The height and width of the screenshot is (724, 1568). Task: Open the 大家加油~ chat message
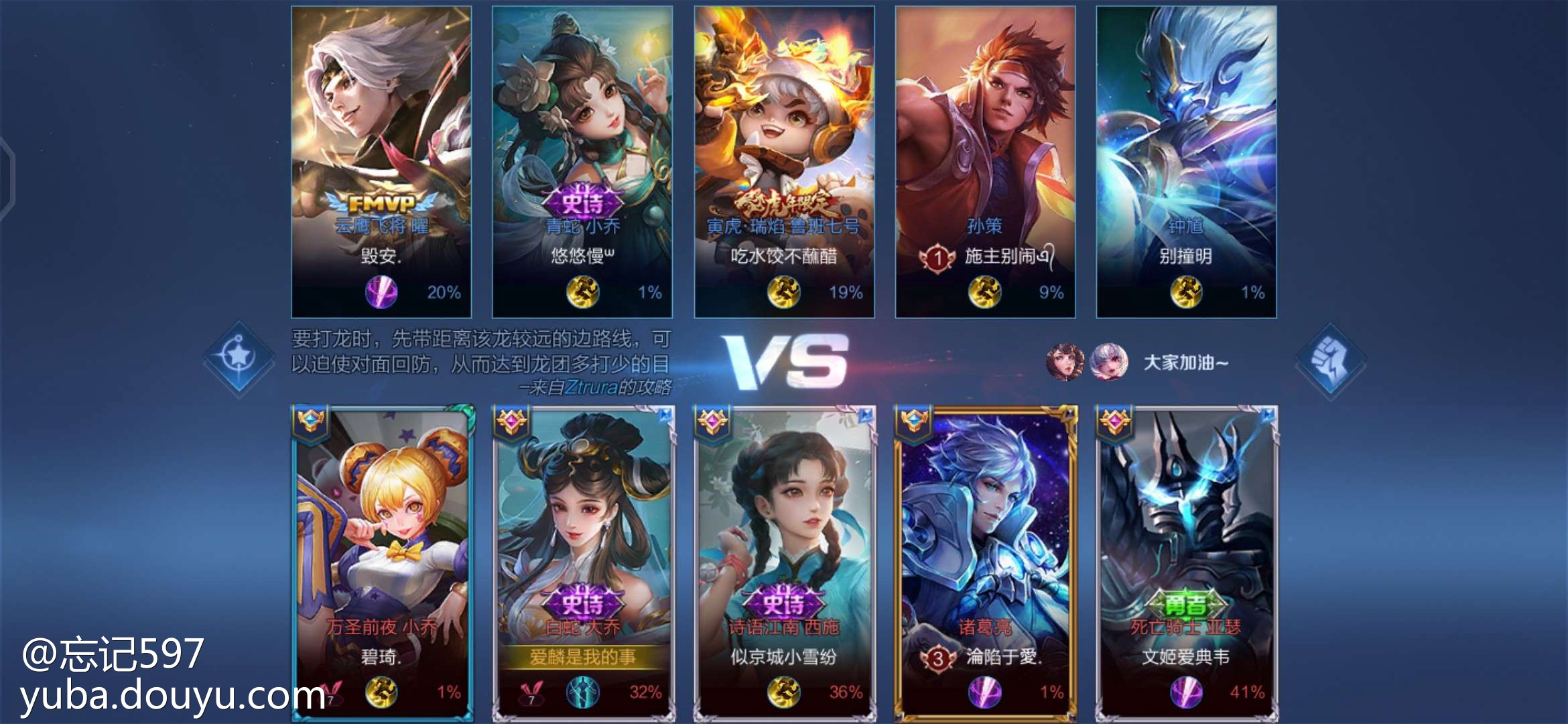[x=1185, y=363]
